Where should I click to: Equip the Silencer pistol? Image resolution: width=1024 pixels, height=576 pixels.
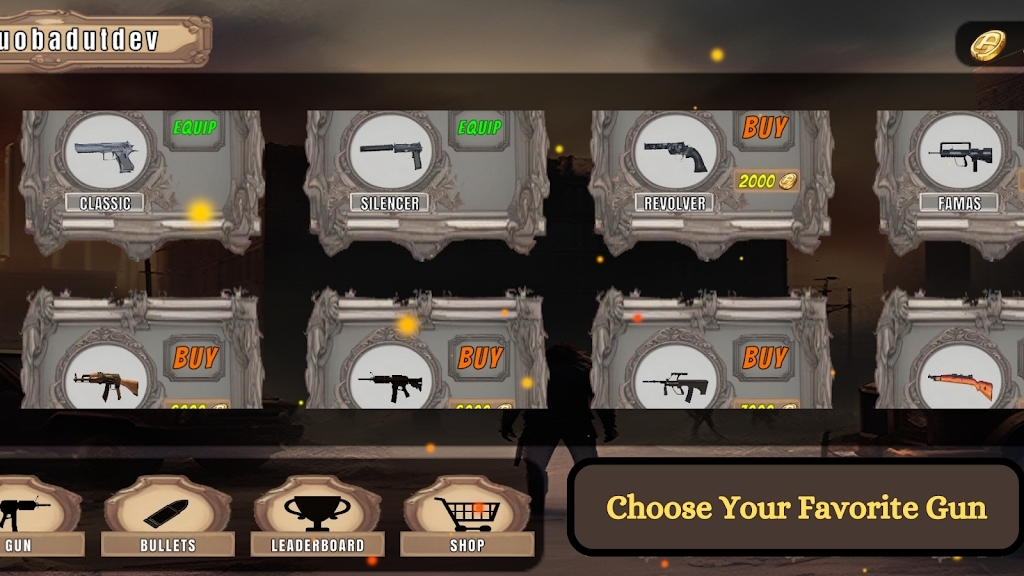[x=479, y=128]
